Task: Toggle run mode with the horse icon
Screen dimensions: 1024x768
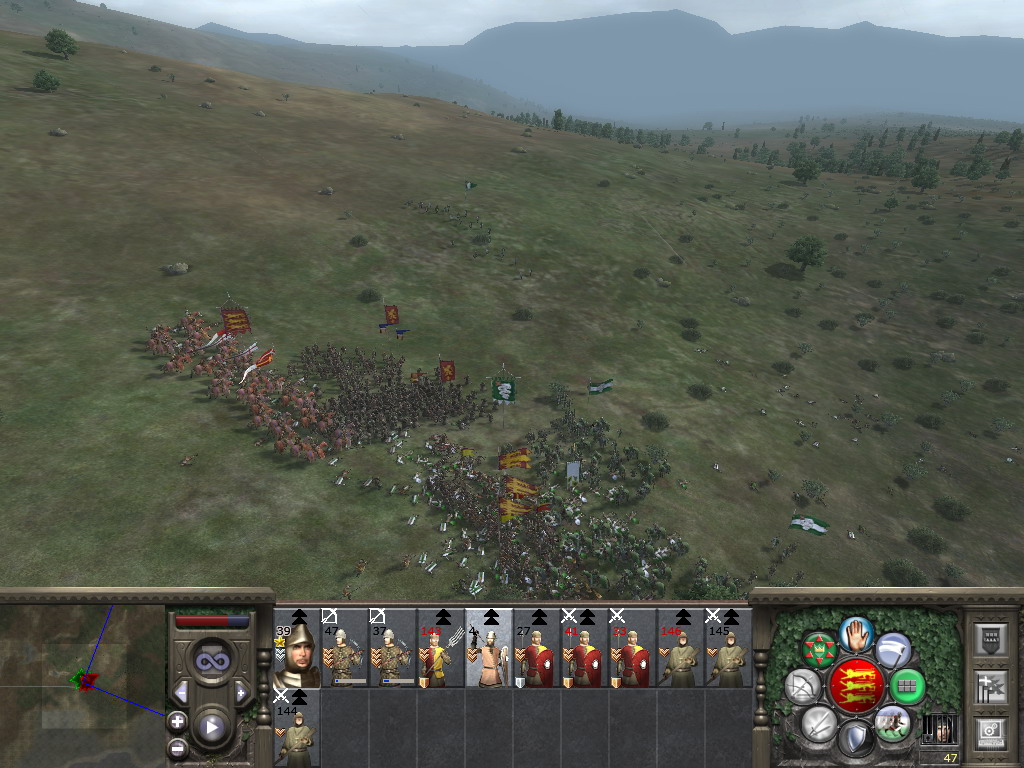Action: (x=892, y=723)
